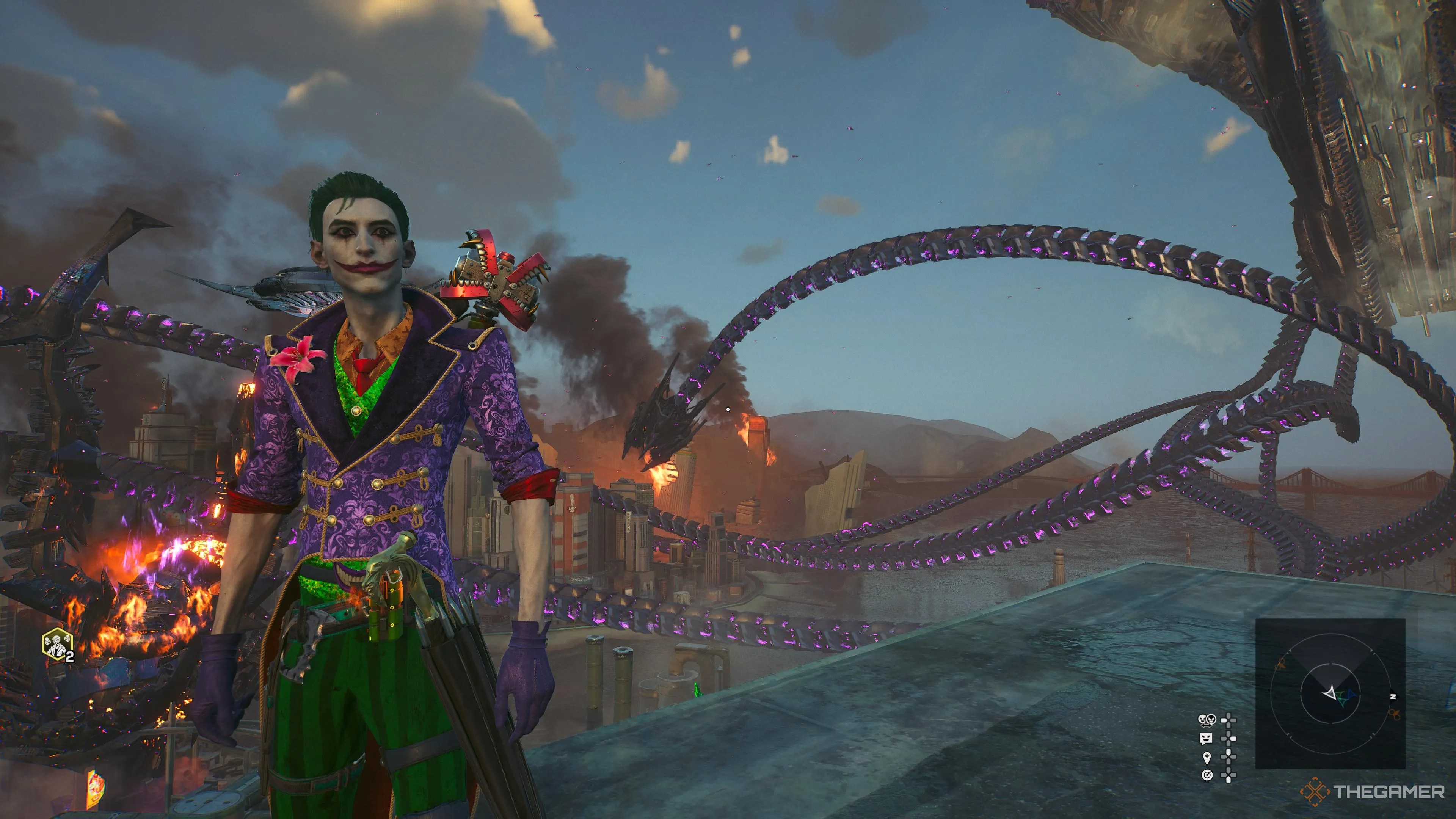Toggle the d-pad down waypoint shortcut
1456x819 pixels.
pyautogui.click(x=1228, y=758)
